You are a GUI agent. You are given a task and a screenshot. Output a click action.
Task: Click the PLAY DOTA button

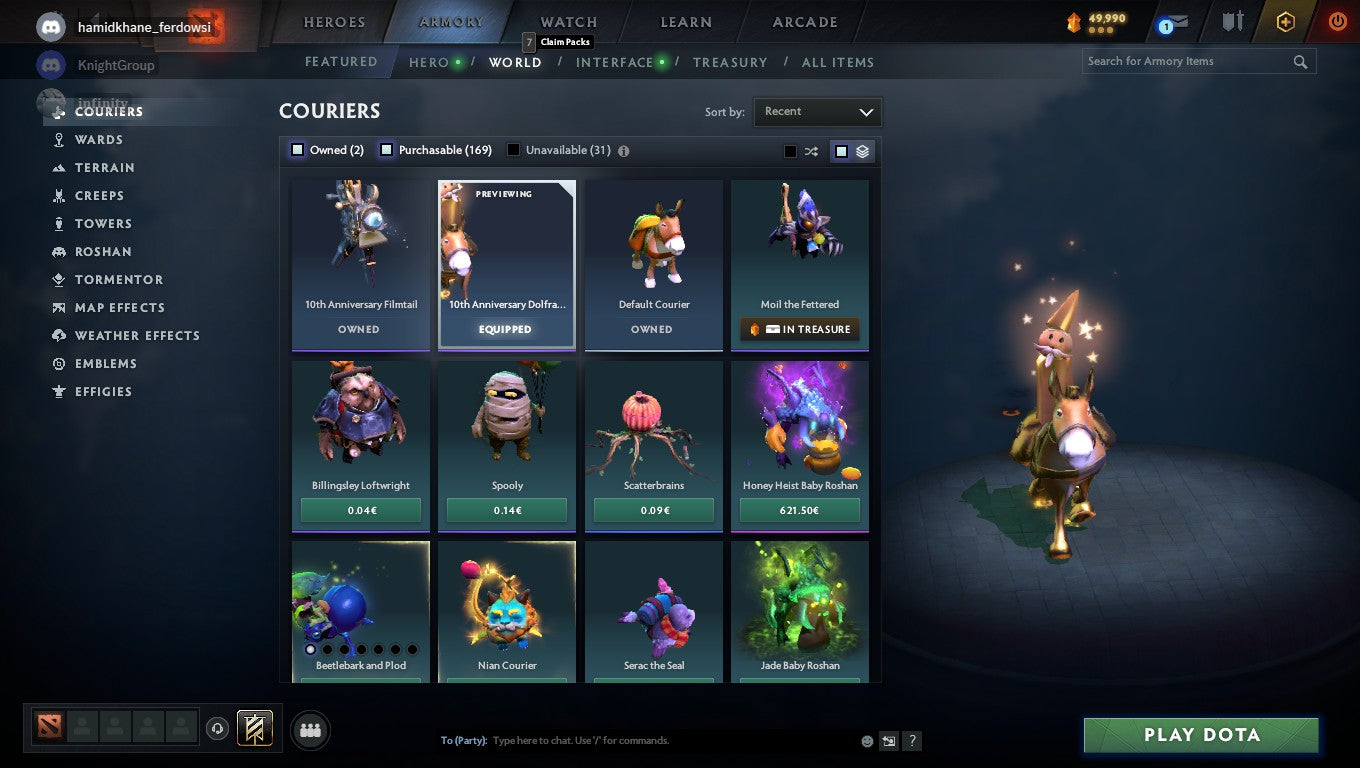pyautogui.click(x=1199, y=735)
